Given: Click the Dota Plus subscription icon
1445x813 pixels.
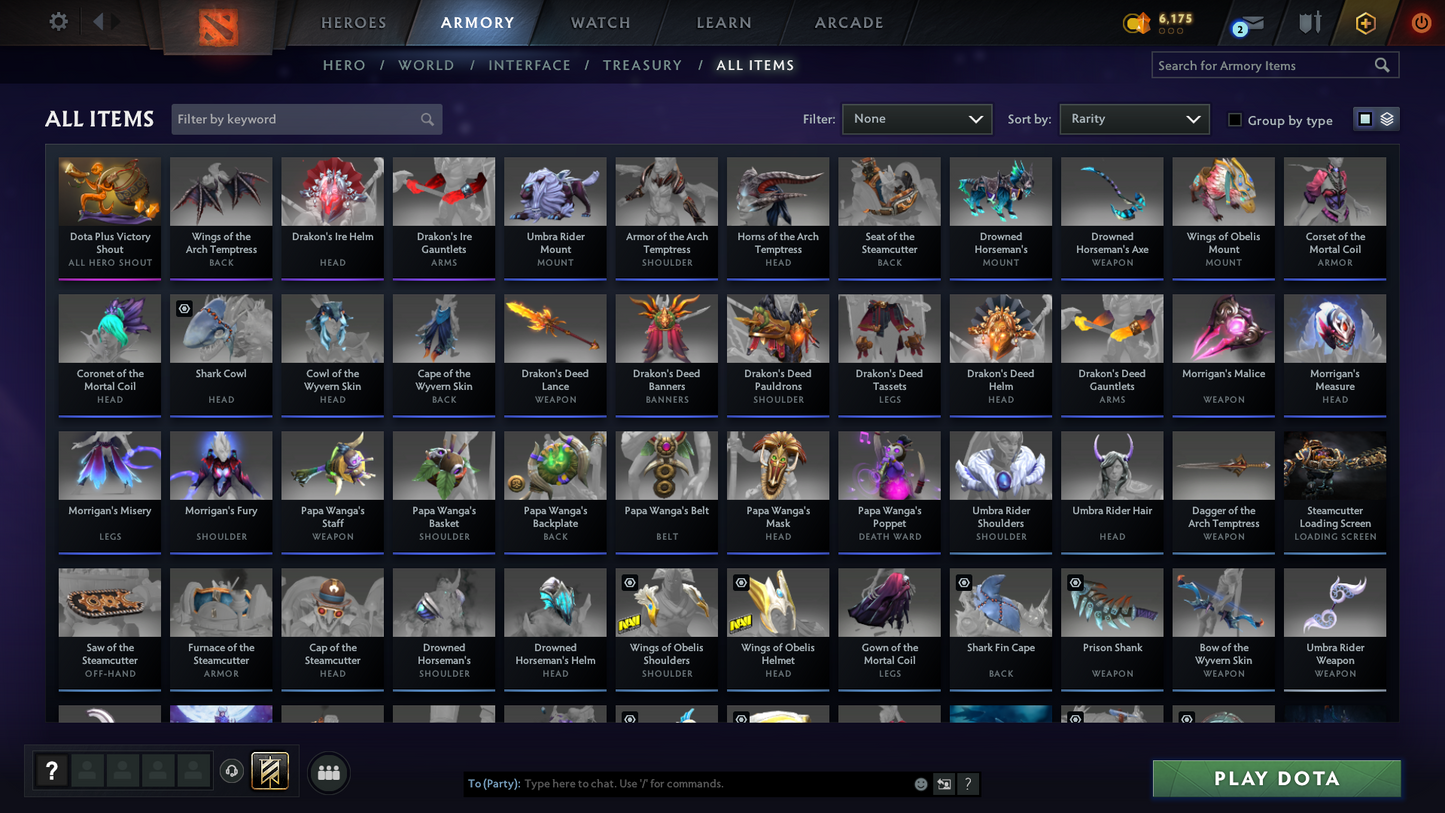Looking at the screenshot, I should 1365,22.
